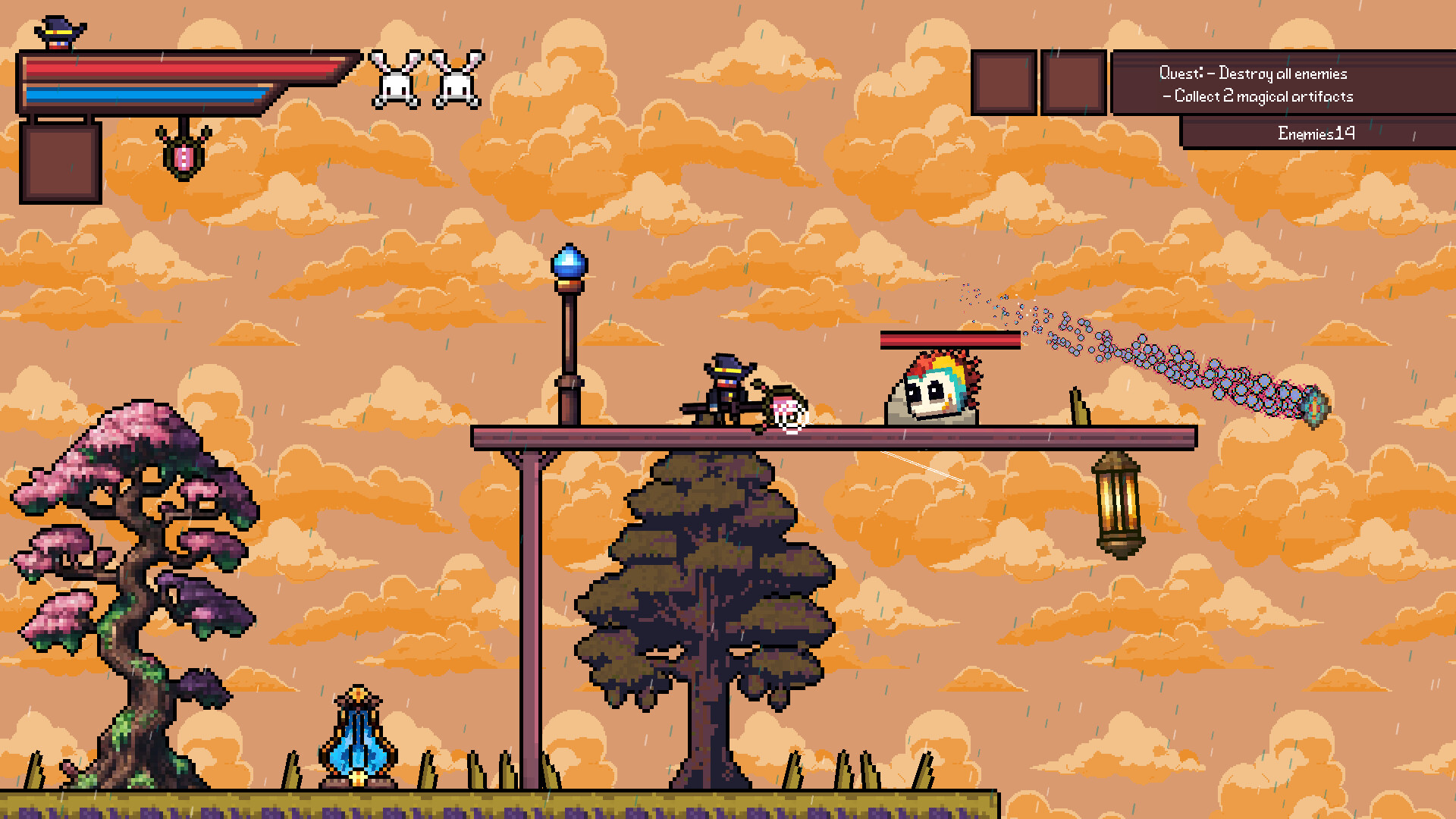Click the 'Quest: Destroy all enemies' text
1456x819 pixels.
tap(1254, 73)
